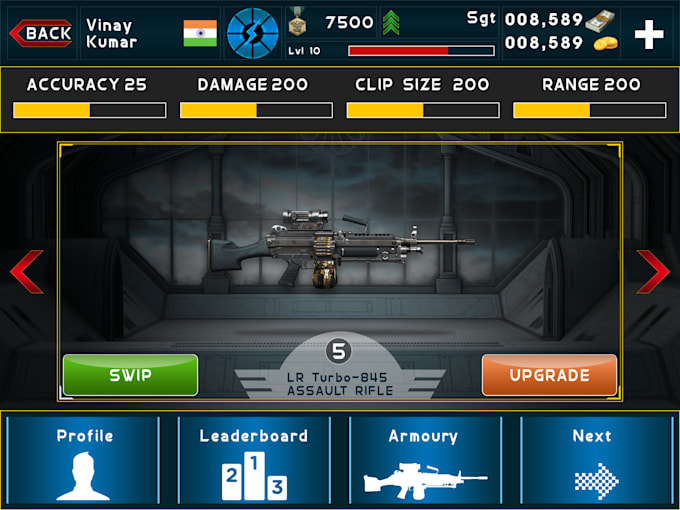The width and height of the screenshot is (680, 510).
Task: Tap the green SWIP button
Action: [x=130, y=375]
